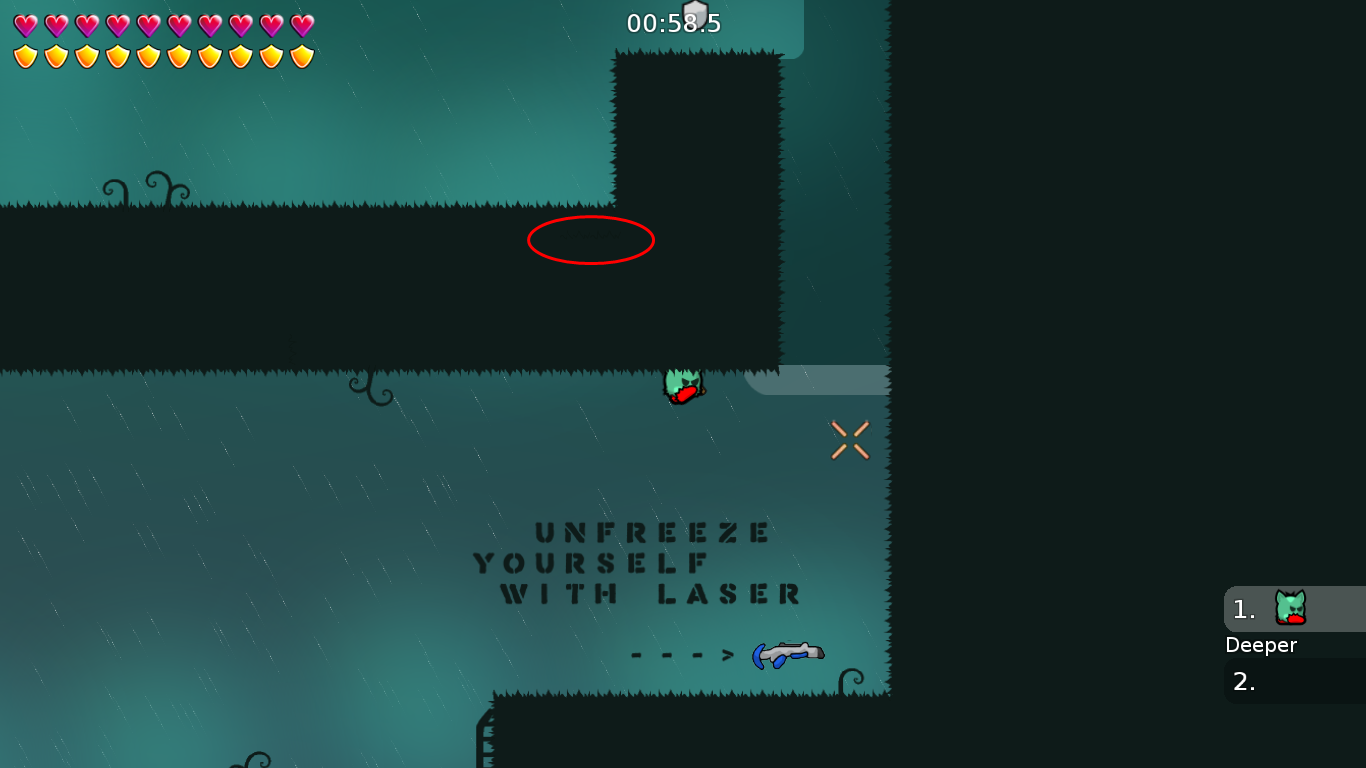The width and height of the screenshot is (1366, 768).
Task: Select the leaderboard entry for Deeper
Action: coord(1290,609)
